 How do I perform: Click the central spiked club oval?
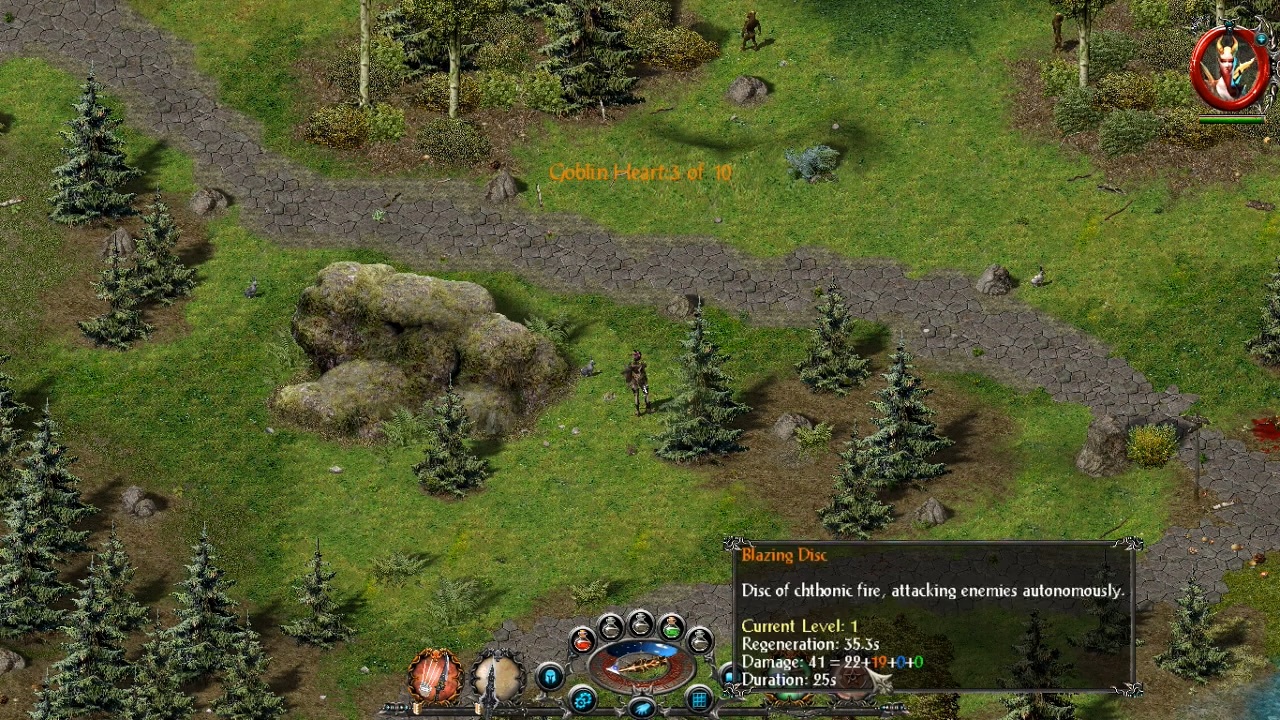[641, 665]
